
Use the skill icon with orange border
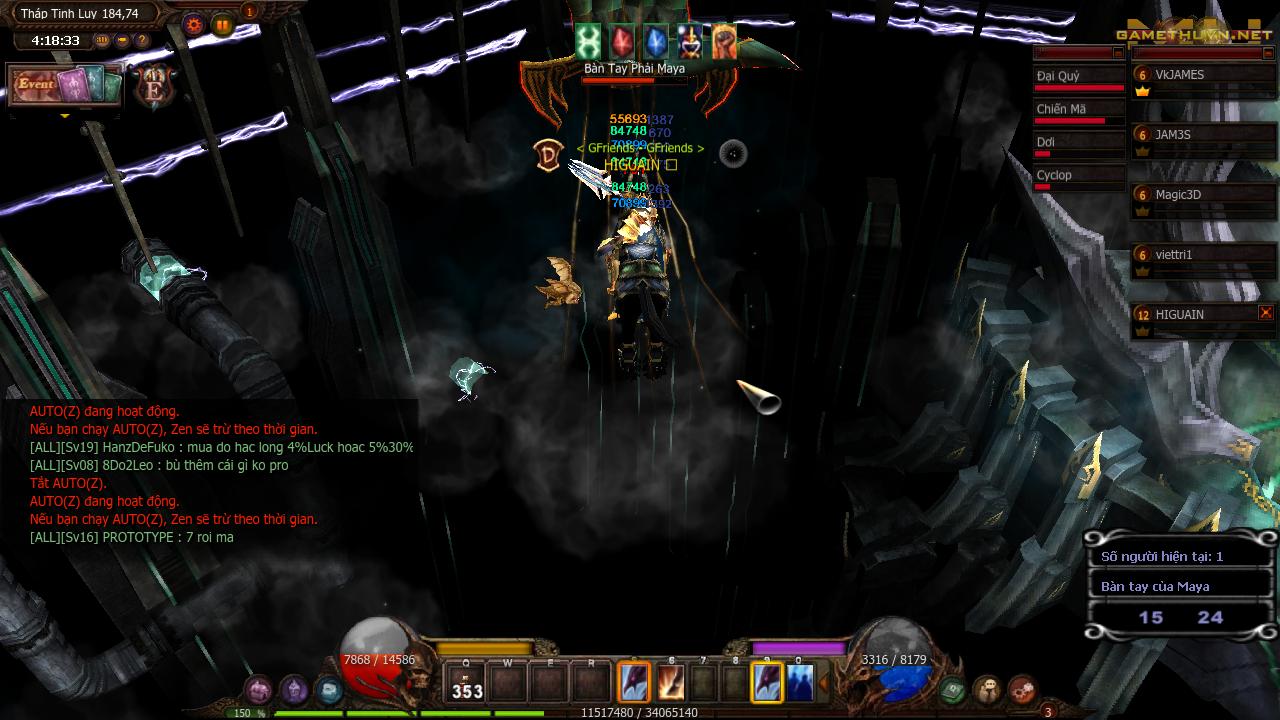point(634,683)
